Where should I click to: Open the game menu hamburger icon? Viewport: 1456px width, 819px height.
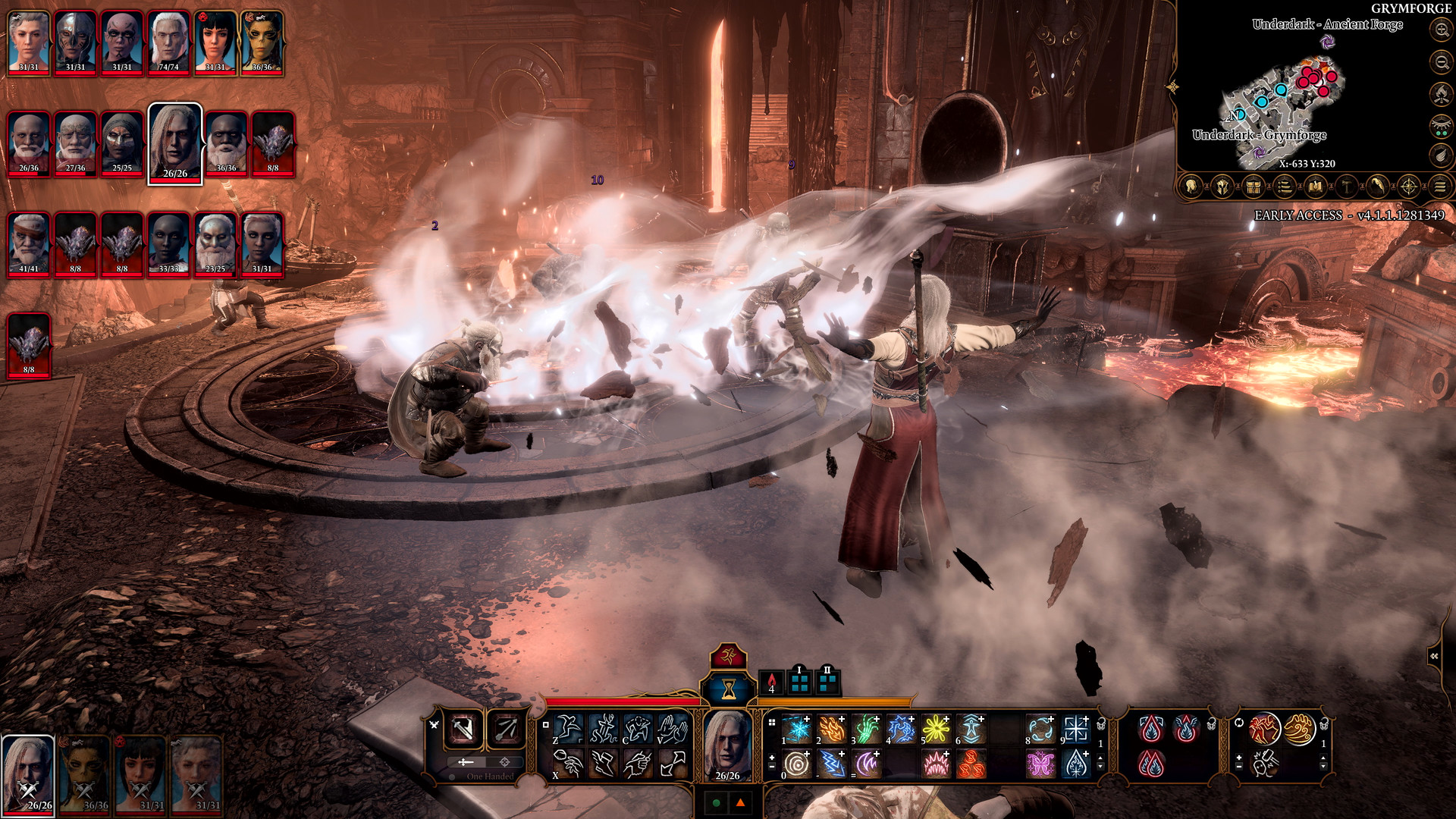click(x=1440, y=185)
